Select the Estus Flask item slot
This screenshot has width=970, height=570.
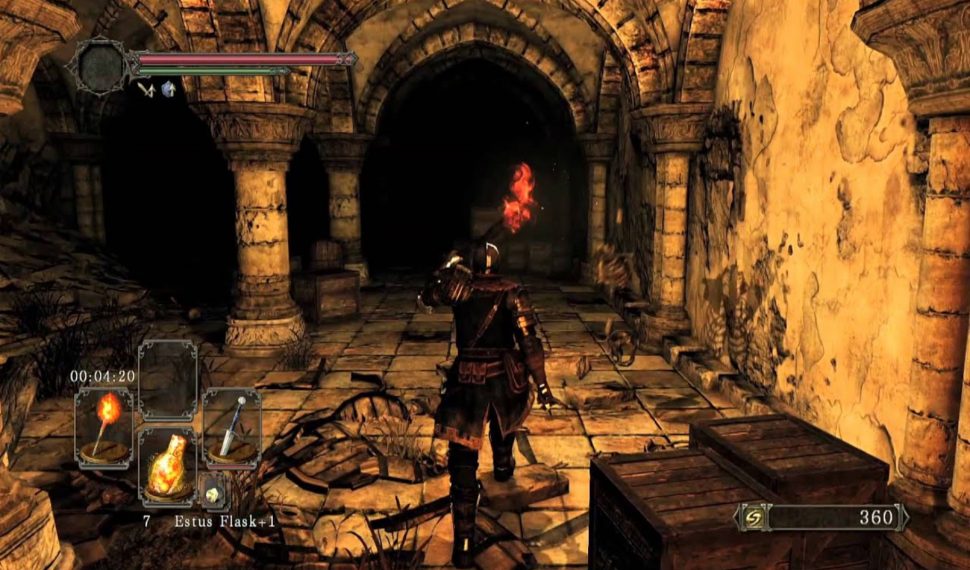click(167, 467)
